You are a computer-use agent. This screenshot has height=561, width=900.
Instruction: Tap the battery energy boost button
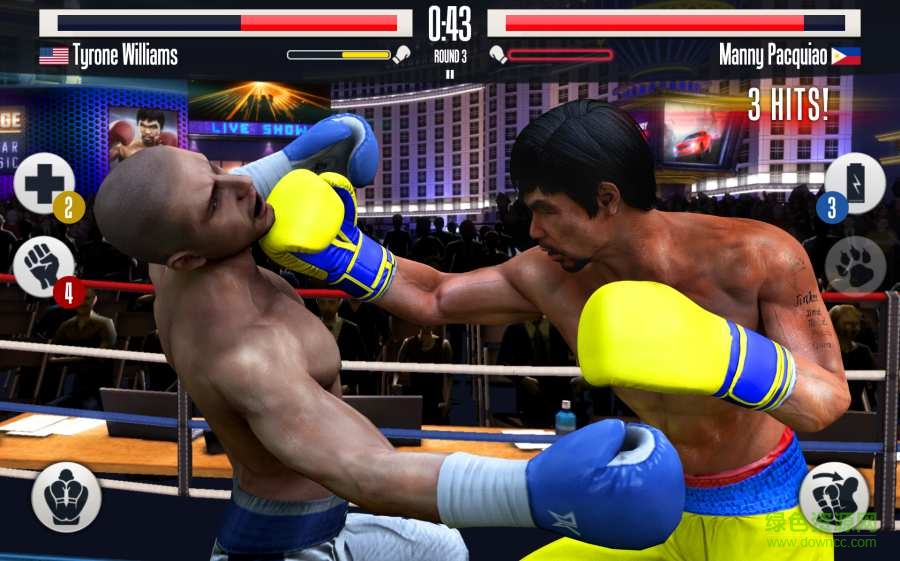855,184
